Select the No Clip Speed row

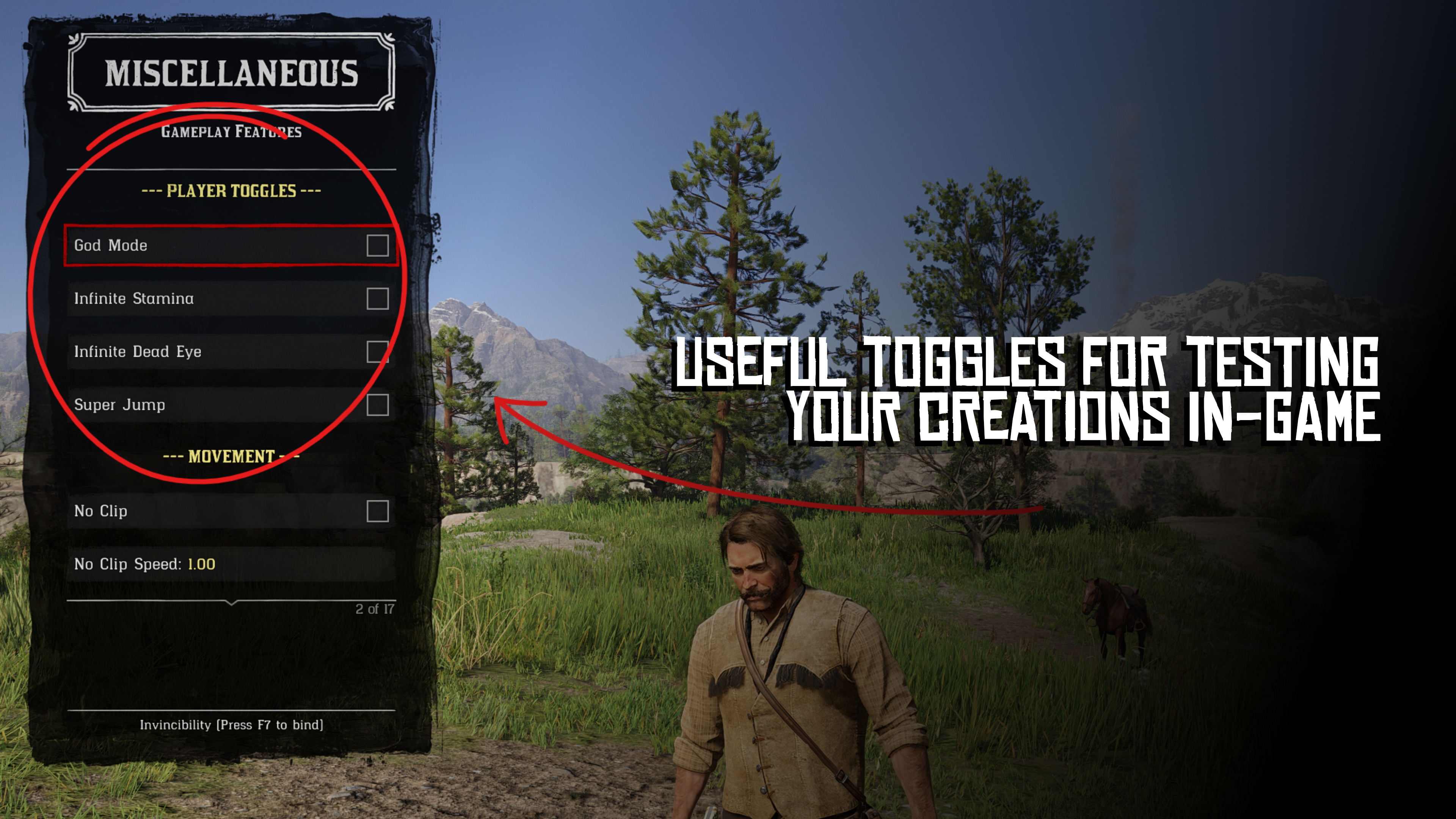(231, 564)
